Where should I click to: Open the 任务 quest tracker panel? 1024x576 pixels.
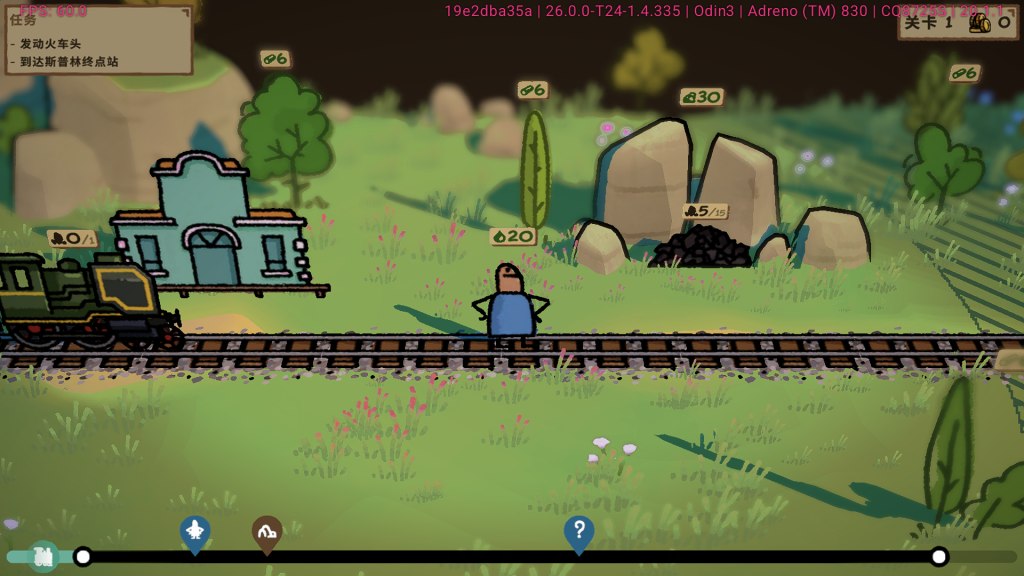pos(97,40)
